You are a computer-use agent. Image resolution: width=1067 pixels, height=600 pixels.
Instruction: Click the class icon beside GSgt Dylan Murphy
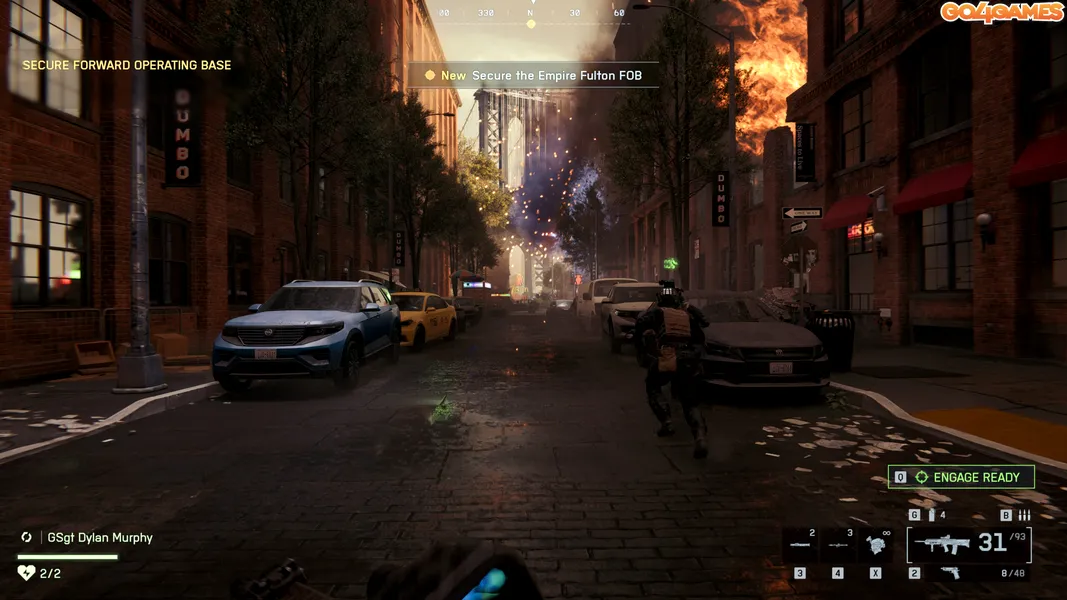27,537
